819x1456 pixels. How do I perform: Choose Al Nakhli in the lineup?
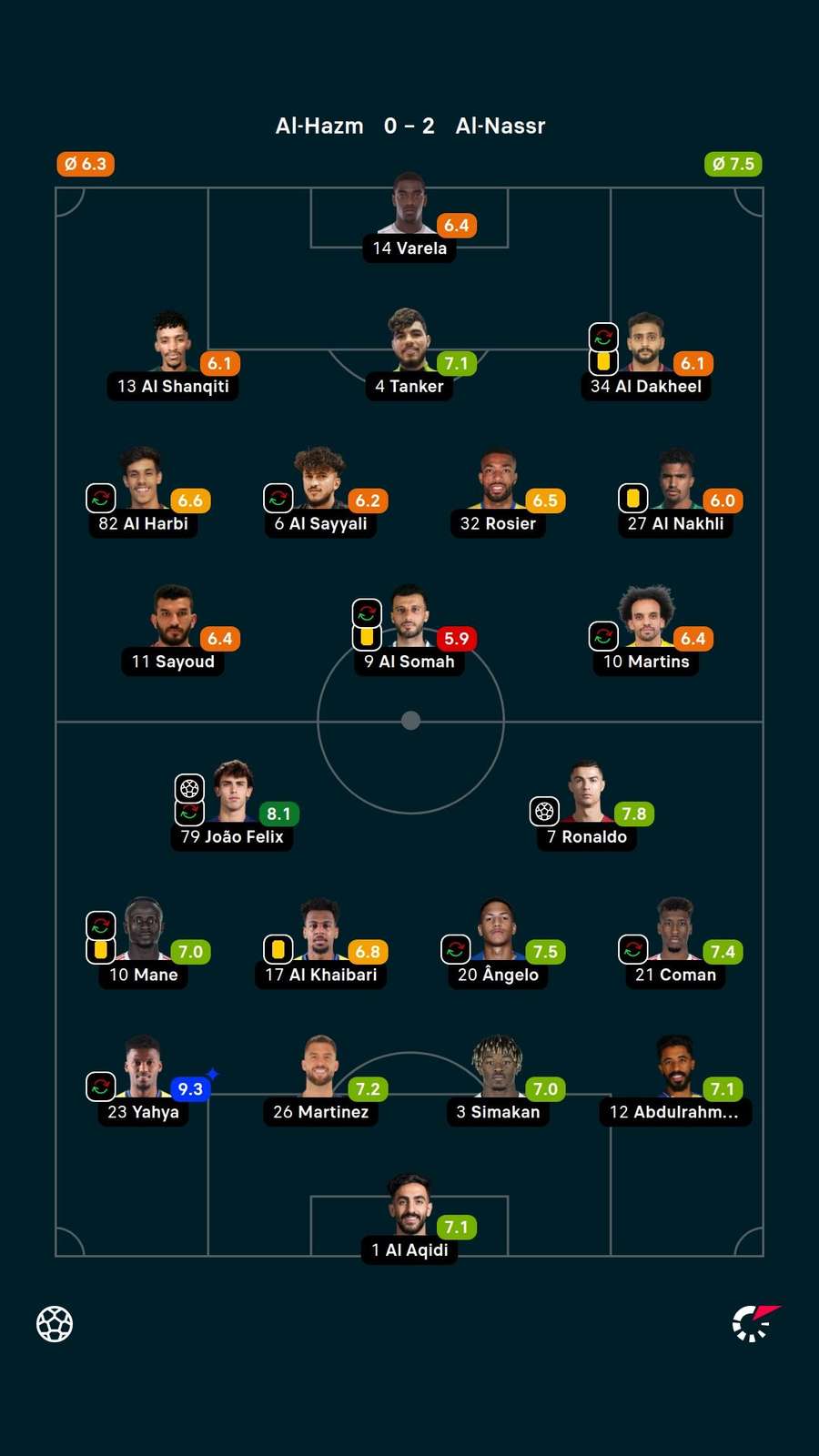(675, 480)
